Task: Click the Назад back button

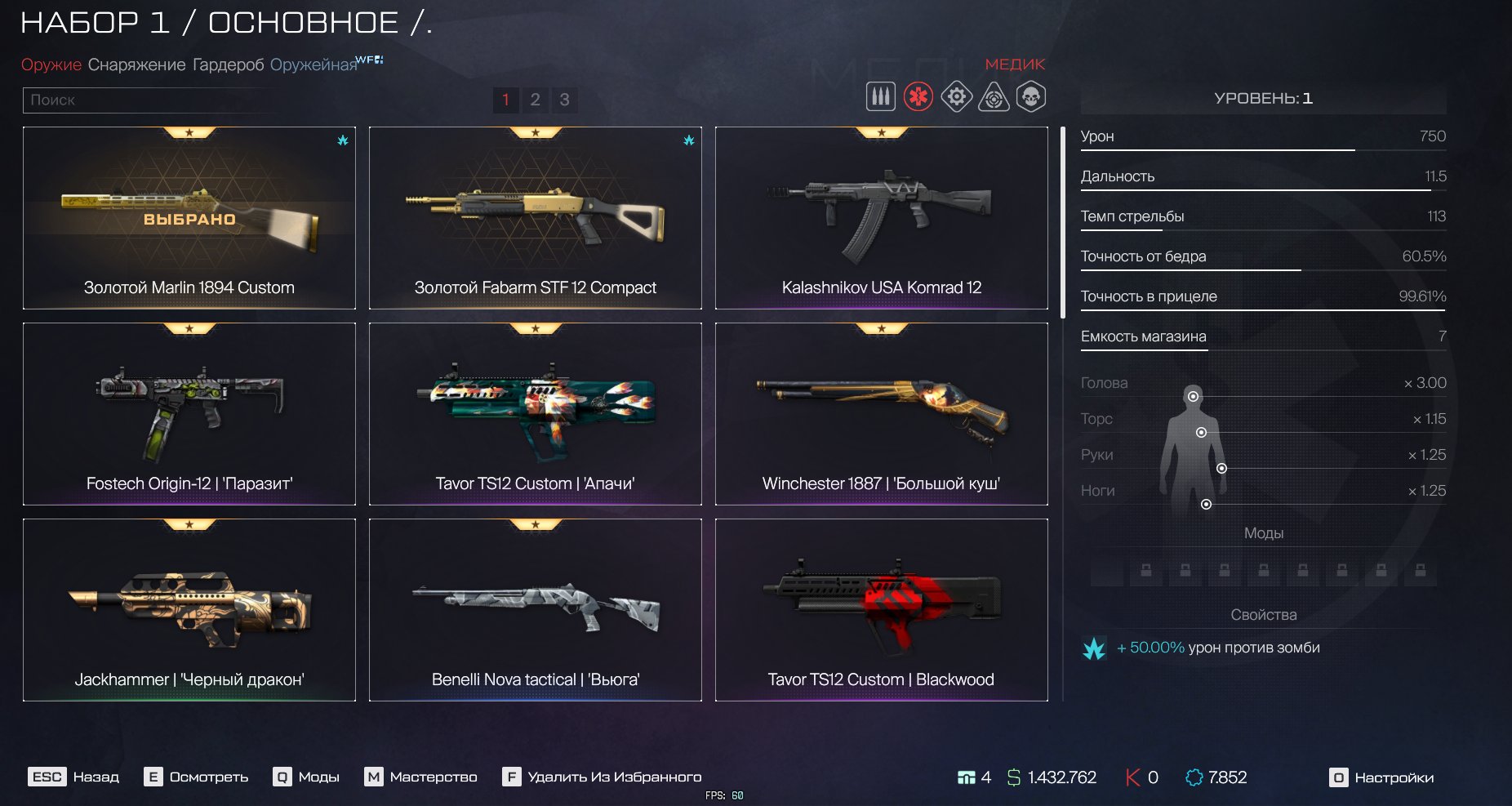Action: (74, 777)
